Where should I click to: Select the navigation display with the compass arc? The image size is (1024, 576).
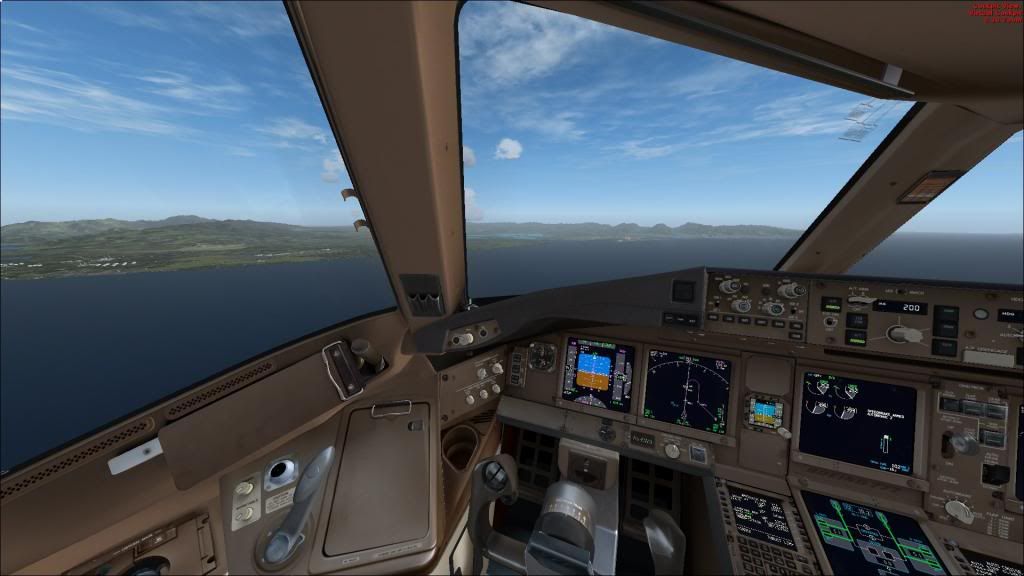click(687, 390)
